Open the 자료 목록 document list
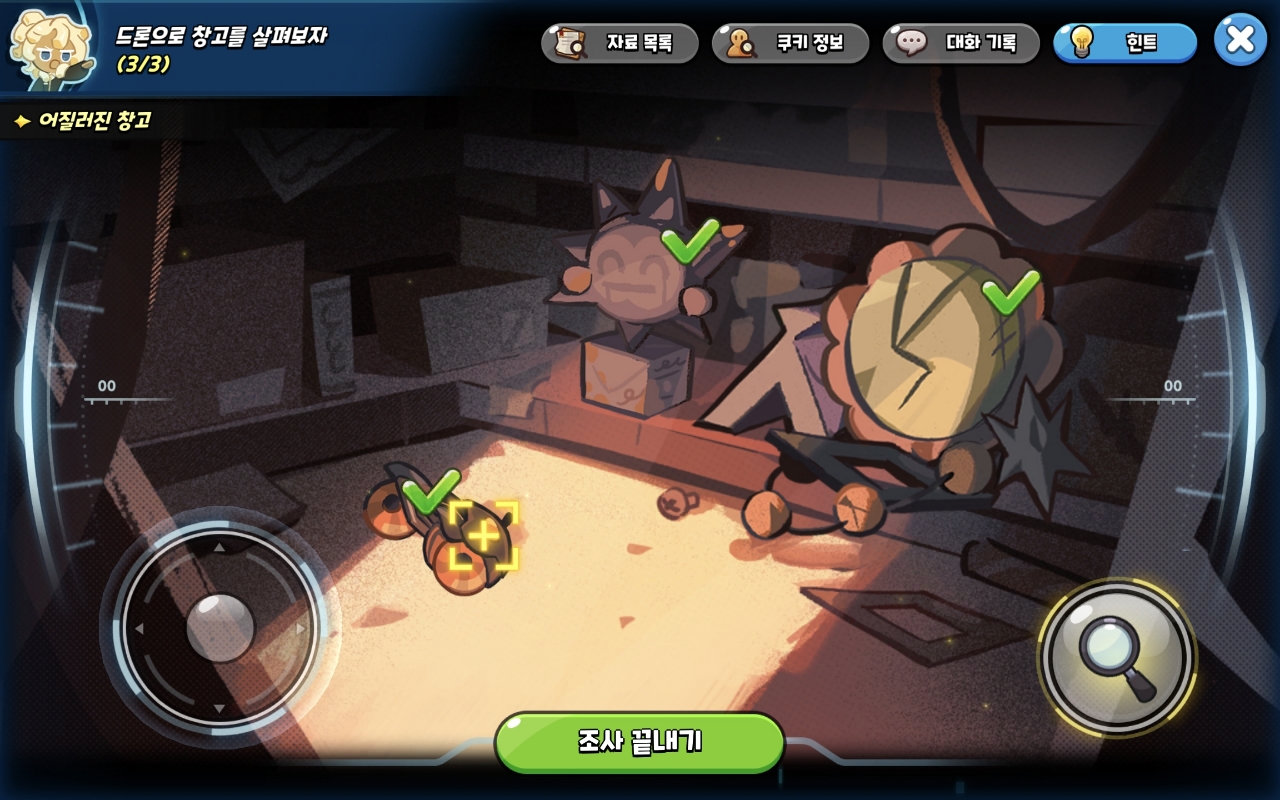This screenshot has width=1280, height=800. [620, 43]
